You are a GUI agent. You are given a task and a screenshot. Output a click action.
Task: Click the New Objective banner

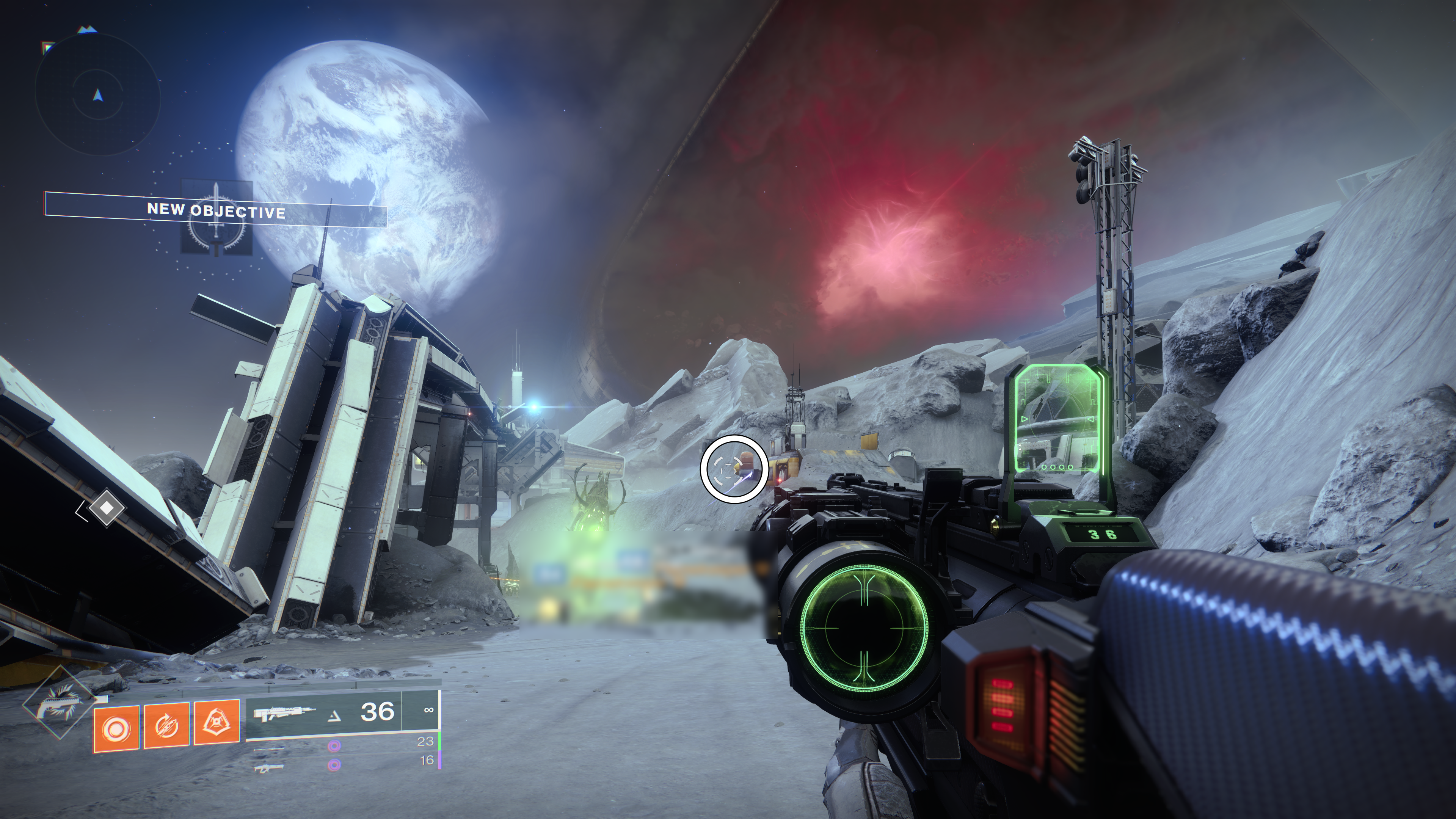[215, 210]
